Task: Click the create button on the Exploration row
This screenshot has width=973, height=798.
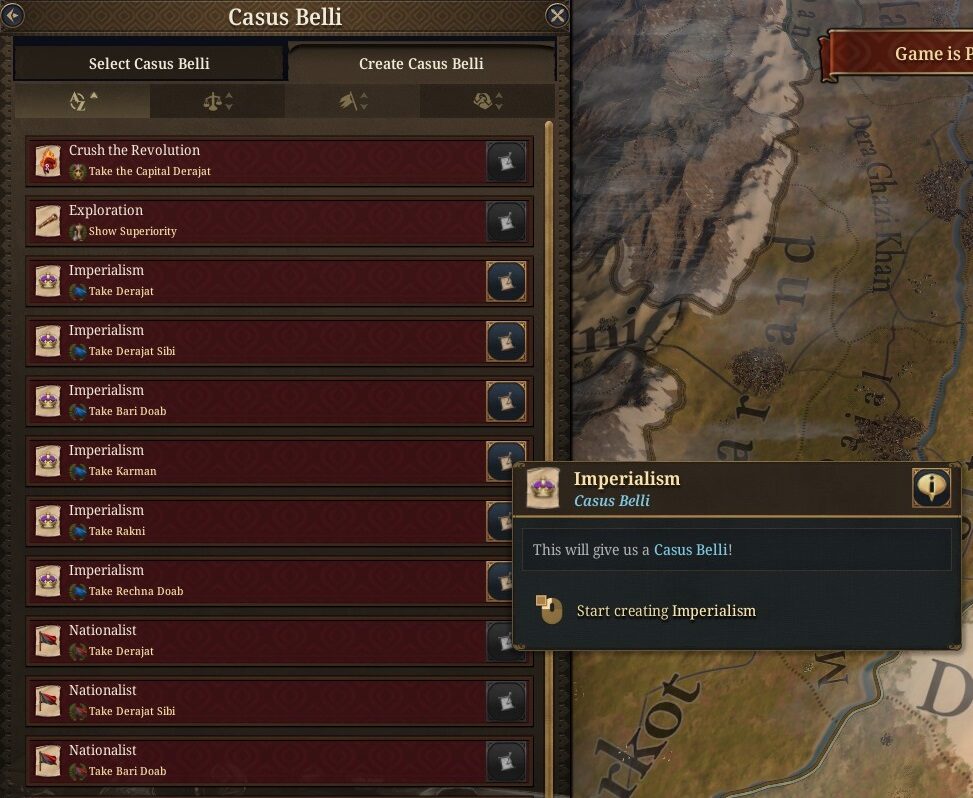Action: point(506,221)
